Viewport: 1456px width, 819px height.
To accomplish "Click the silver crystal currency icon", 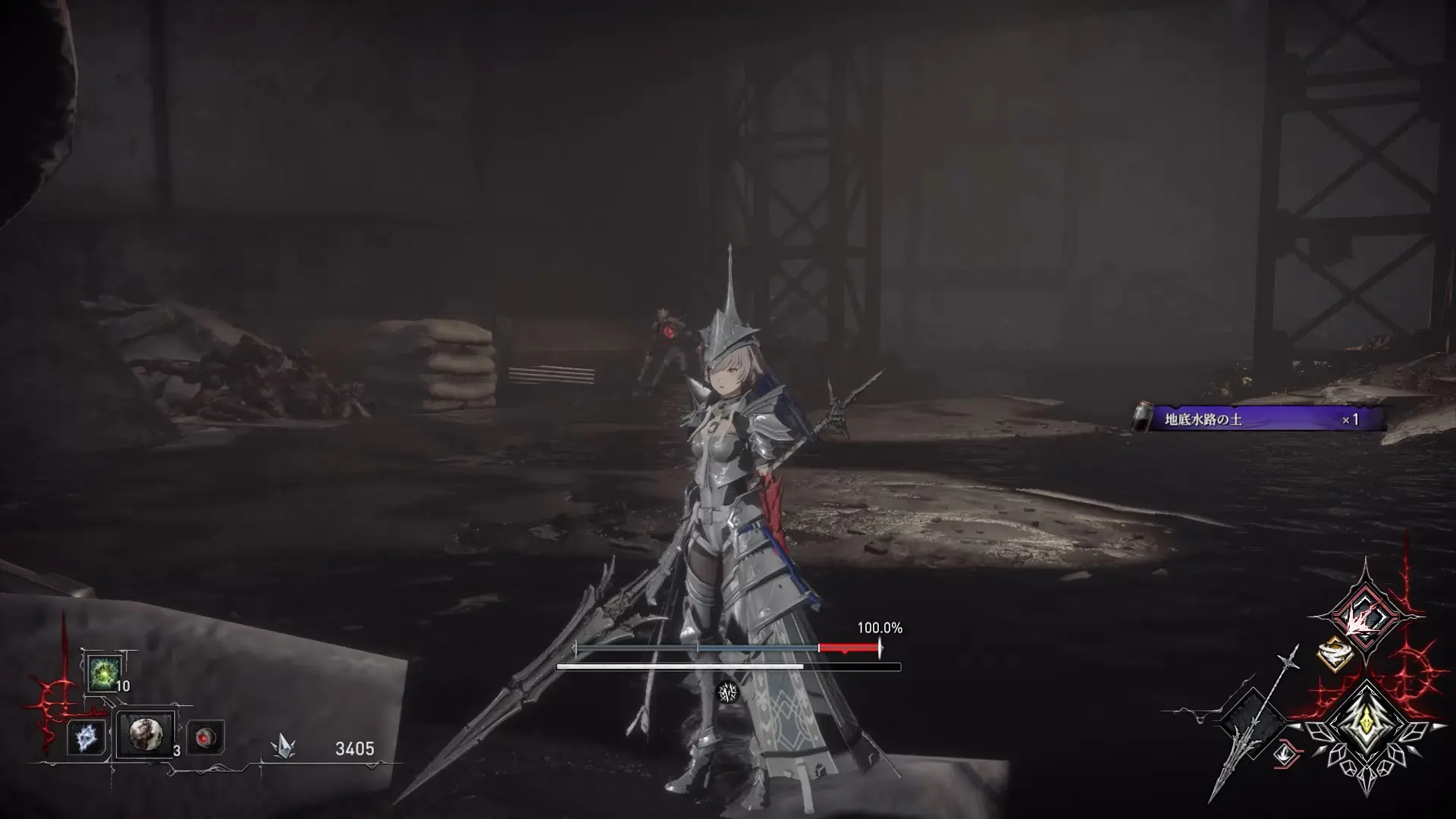I will pos(284,748).
